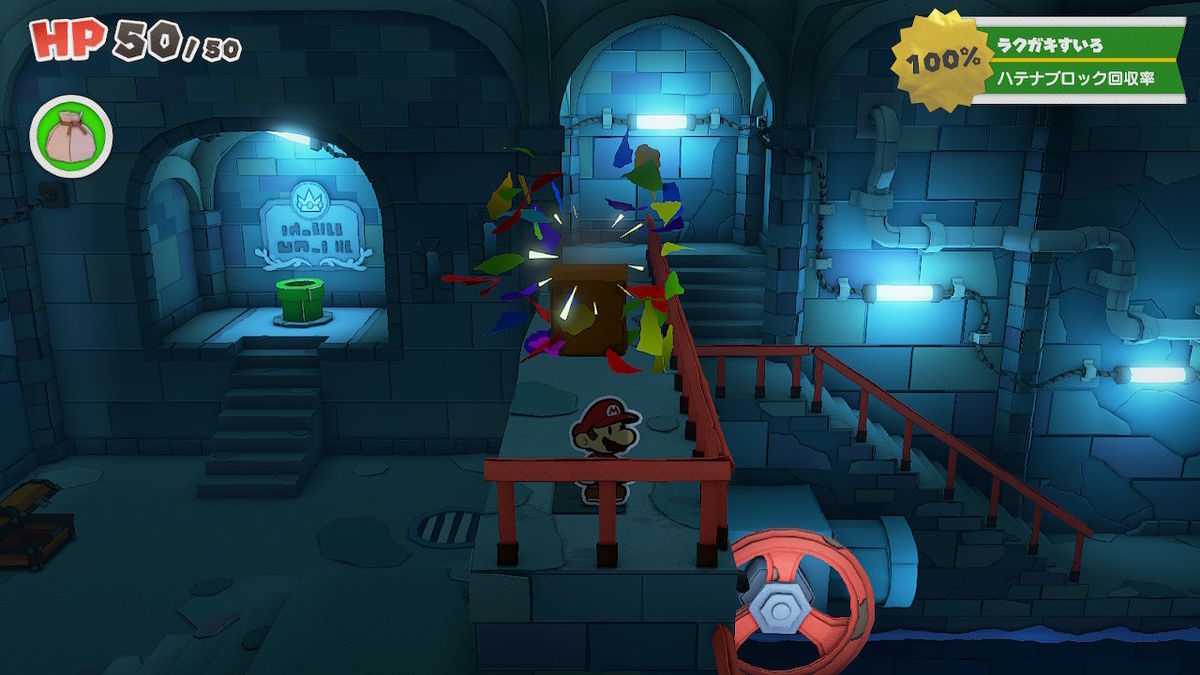Select the ラクガキすいろ area name banner
The image size is (1200, 675).
(x=1080, y=46)
